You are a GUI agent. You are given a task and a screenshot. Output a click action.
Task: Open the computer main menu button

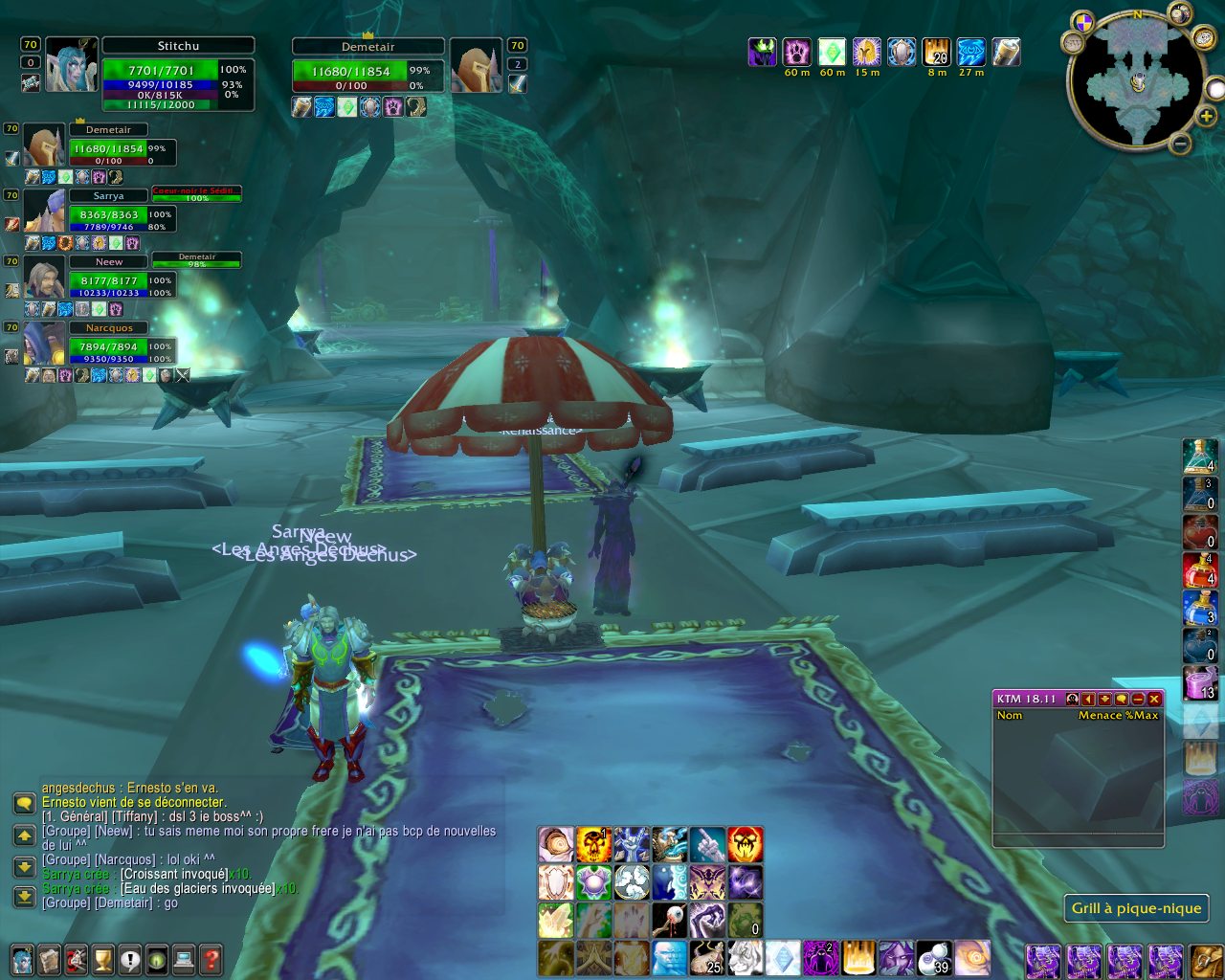point(184,958)
